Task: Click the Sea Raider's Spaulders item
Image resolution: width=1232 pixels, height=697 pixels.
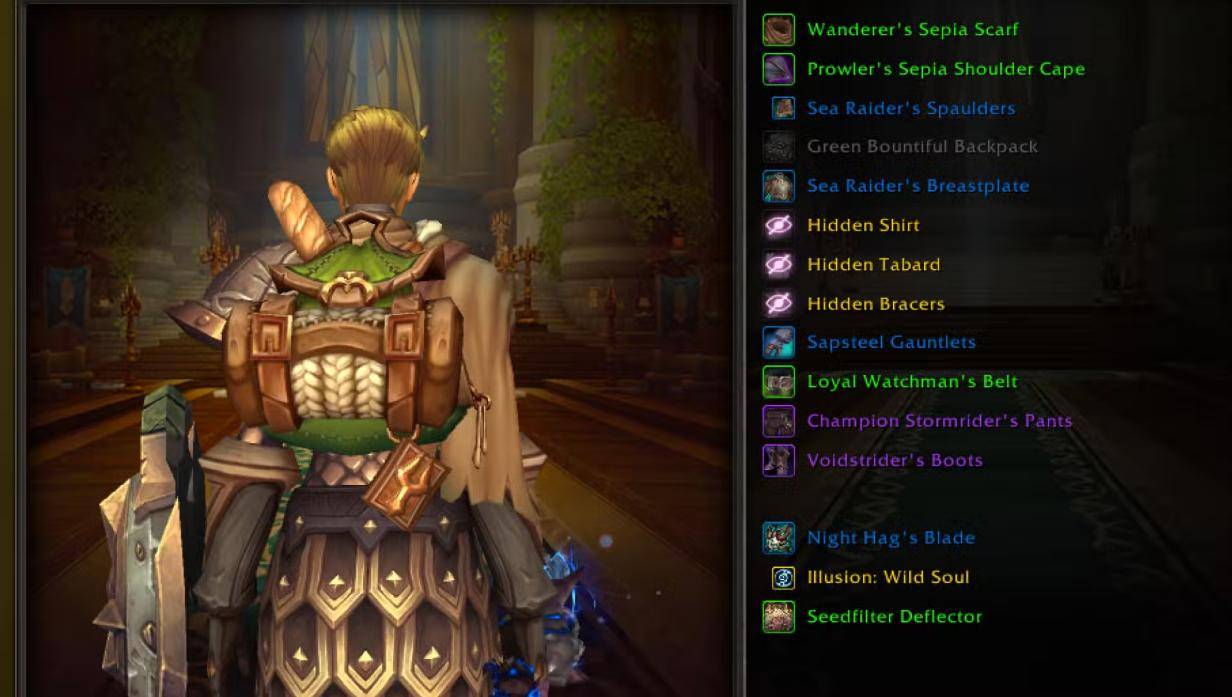Action: (x=910, y=108)
